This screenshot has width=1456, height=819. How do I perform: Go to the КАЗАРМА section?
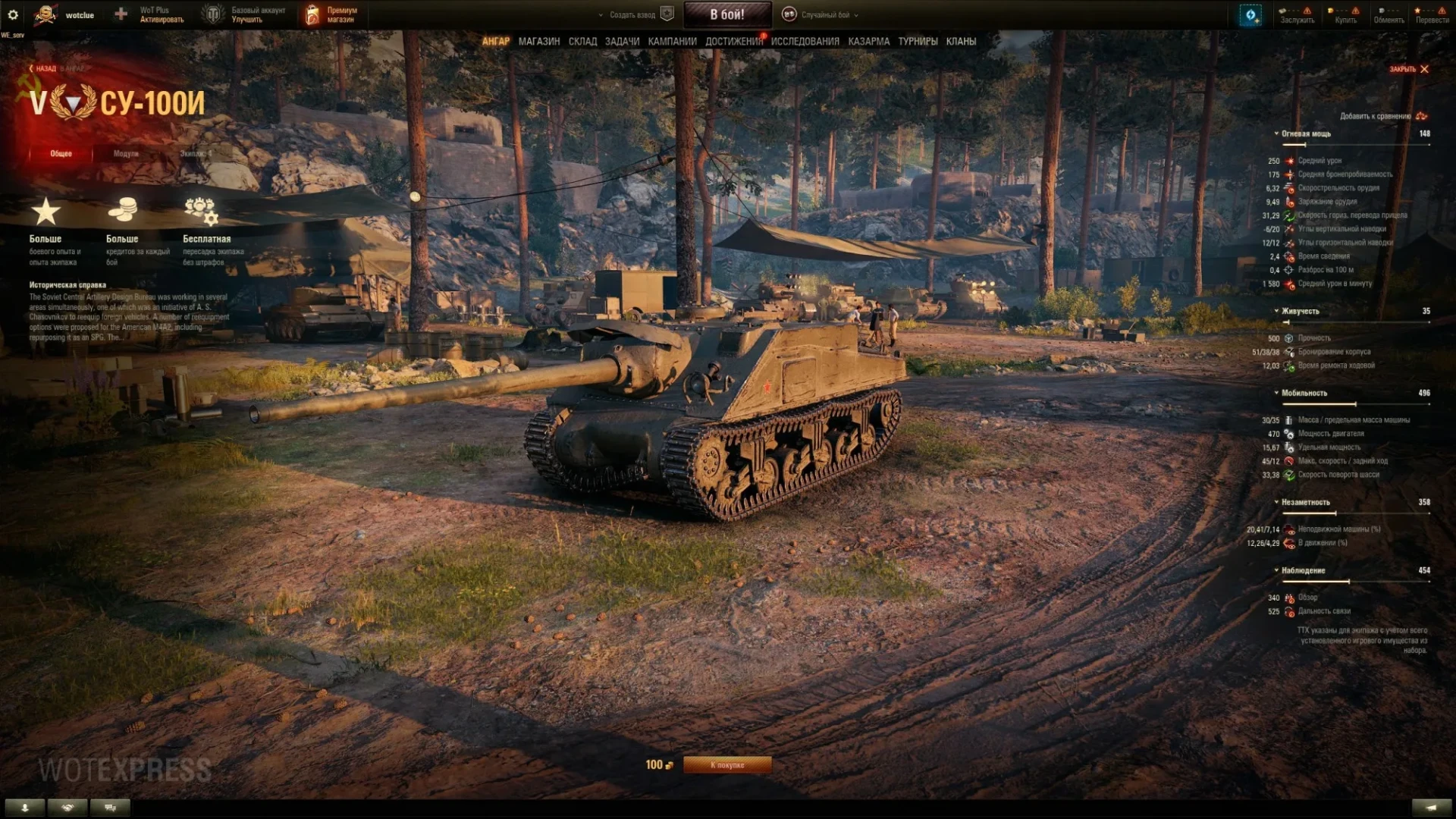[x=868, y=42]
